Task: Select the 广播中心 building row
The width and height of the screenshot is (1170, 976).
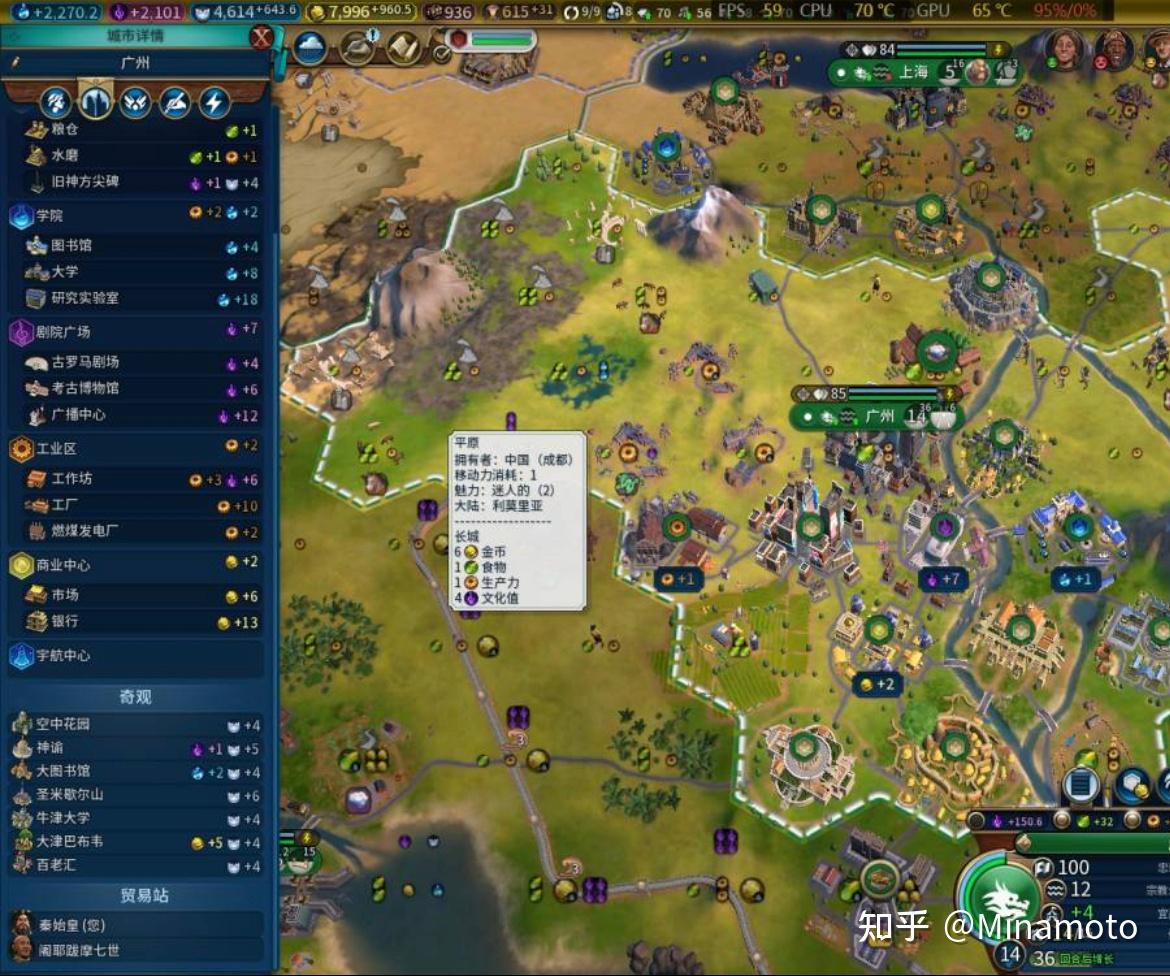Action: (140, 415)
